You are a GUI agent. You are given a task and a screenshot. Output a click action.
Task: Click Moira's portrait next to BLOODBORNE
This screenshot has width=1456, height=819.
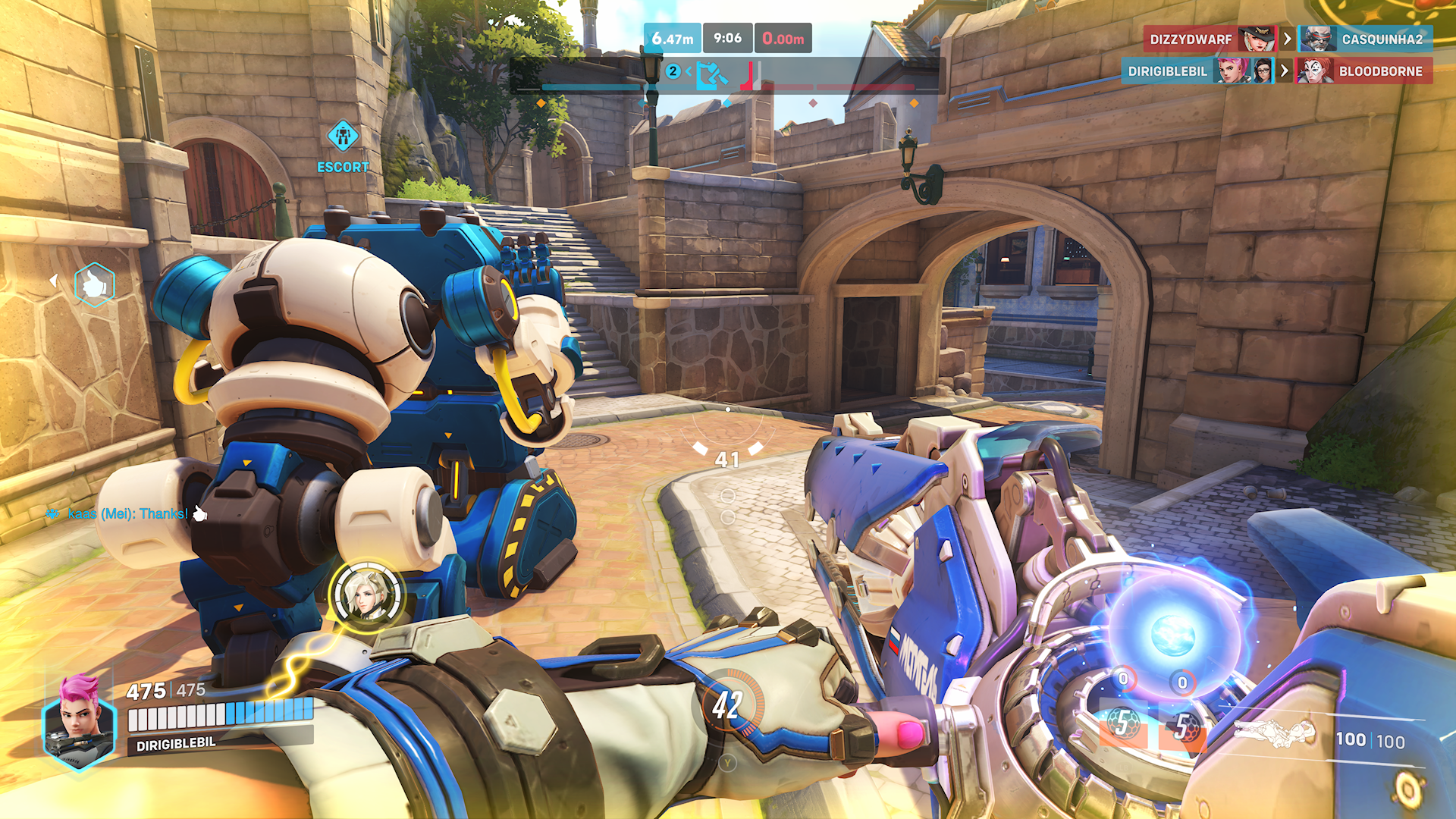click(1318, 71)
